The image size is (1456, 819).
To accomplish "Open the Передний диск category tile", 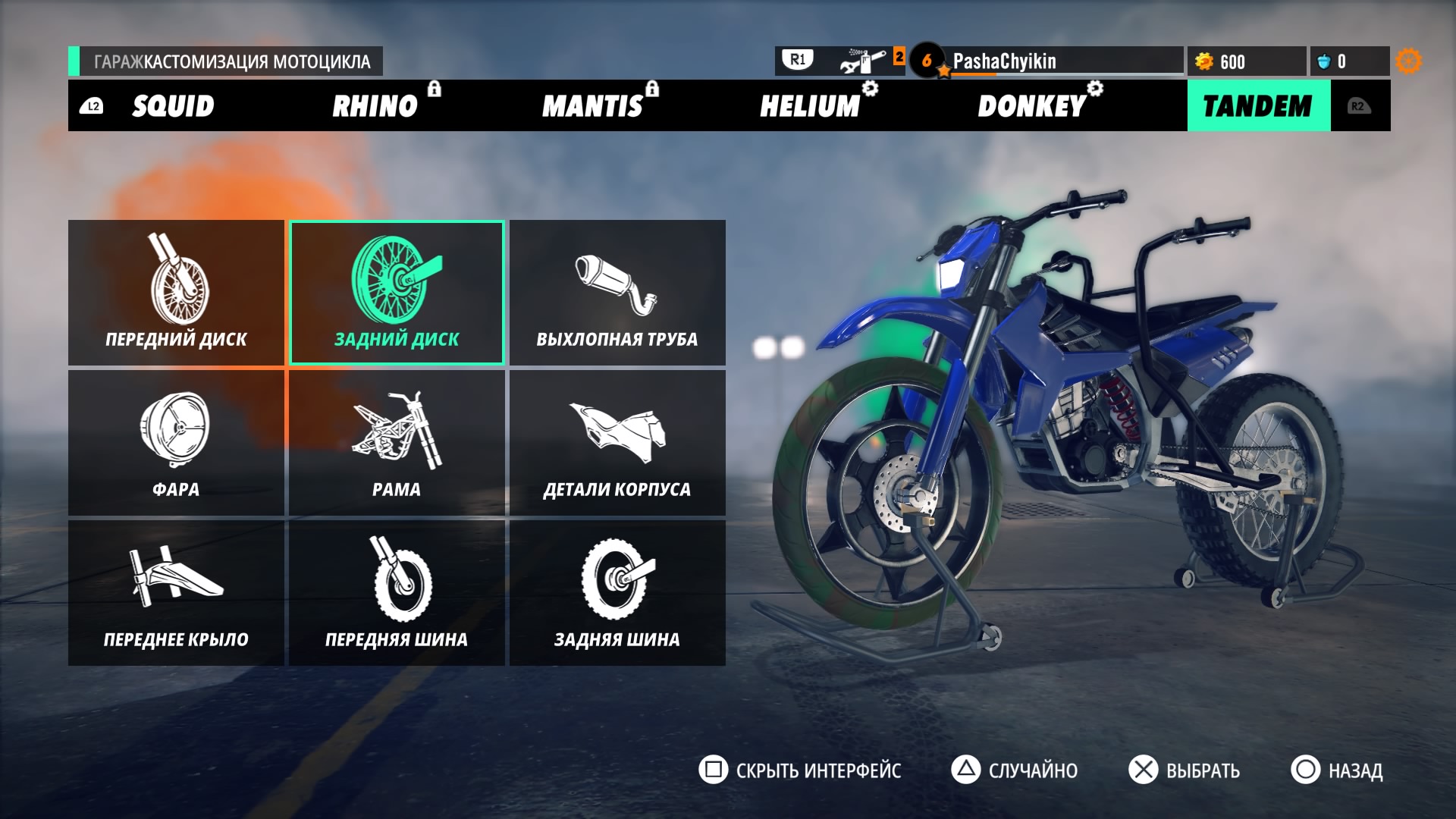I will (x=176, y=293).
